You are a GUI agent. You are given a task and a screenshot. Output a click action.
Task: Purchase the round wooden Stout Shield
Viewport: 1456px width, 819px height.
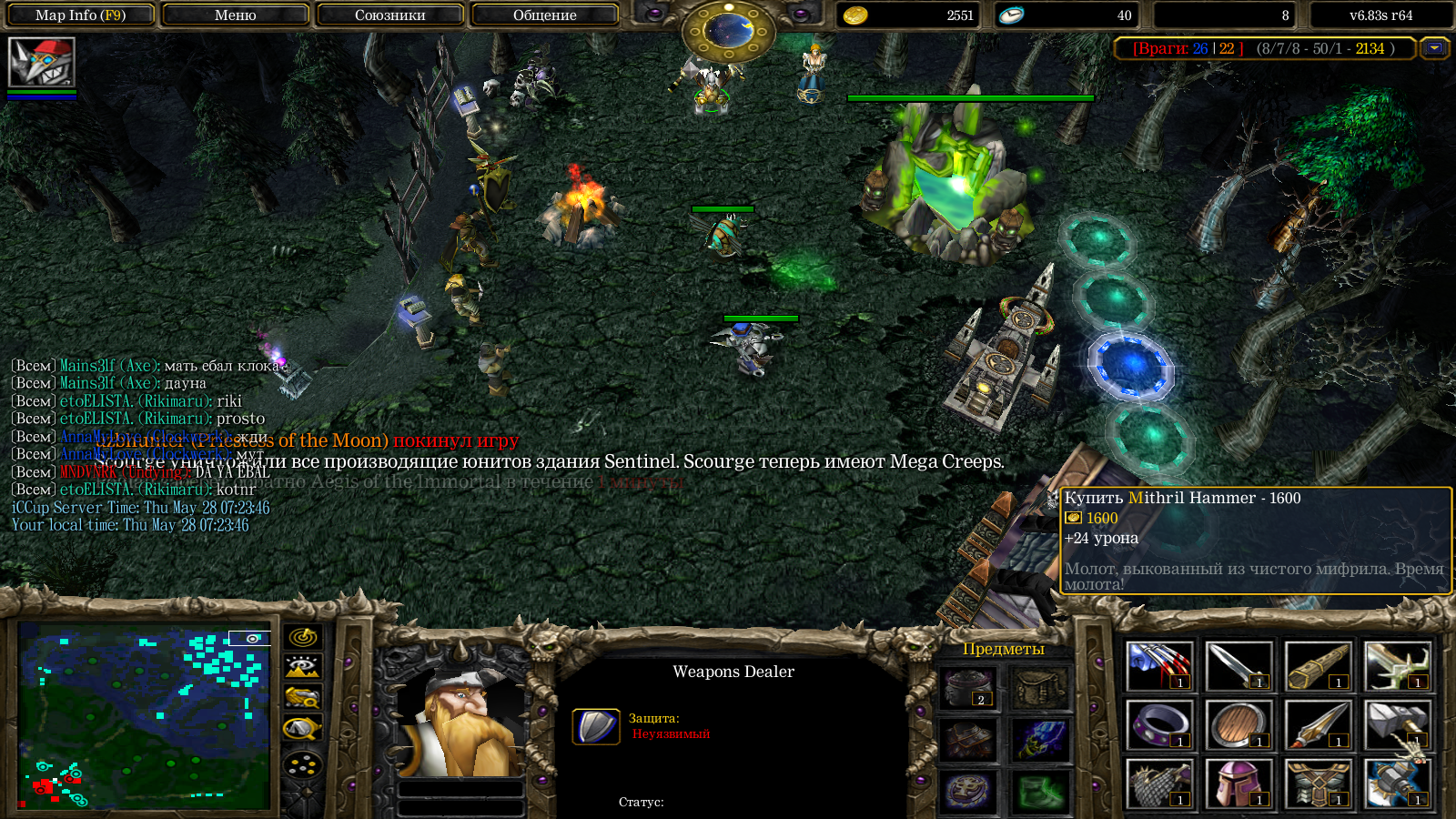[1238, 725]
